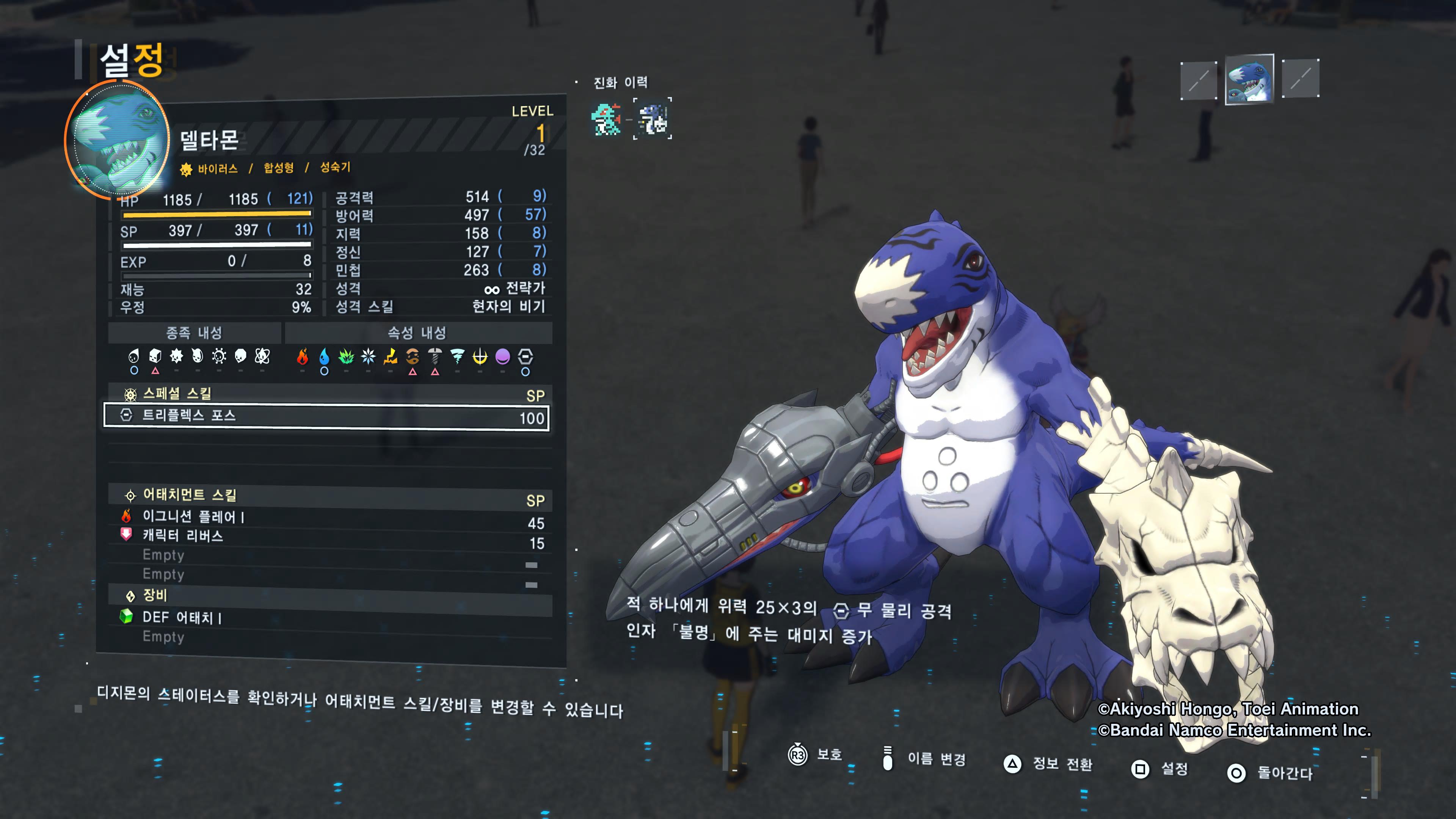This screenshot has height=819, width=1456.
Task: Choose the 이름 변경 rename option
Action: (x=925, y=758)
